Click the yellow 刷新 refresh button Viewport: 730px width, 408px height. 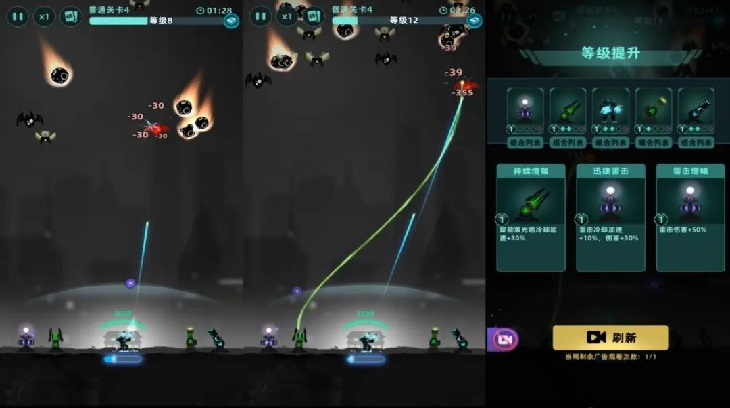[x=610, y=337]
